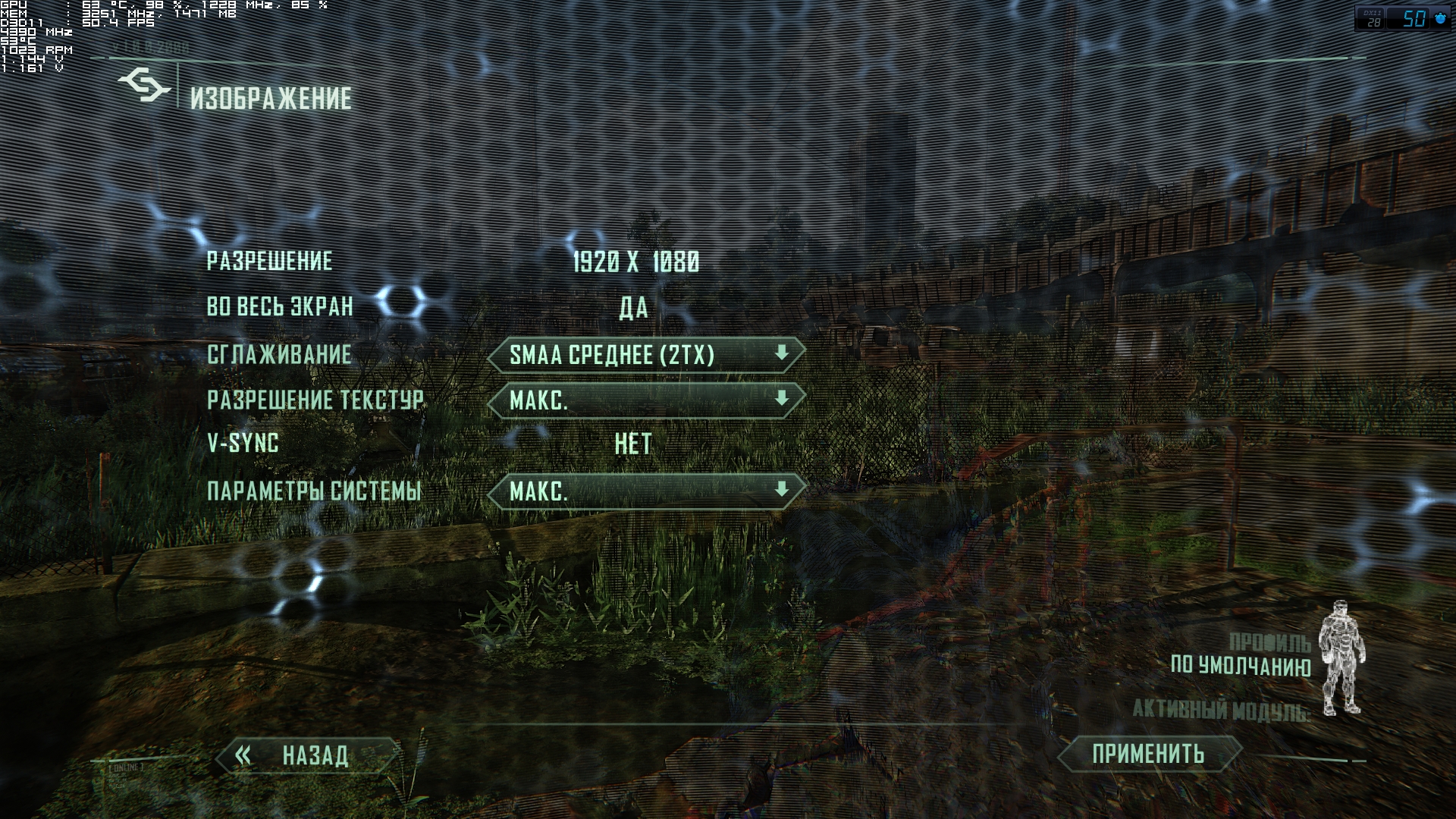Open the Разрешение текстур dropdown

coord(646,400)
